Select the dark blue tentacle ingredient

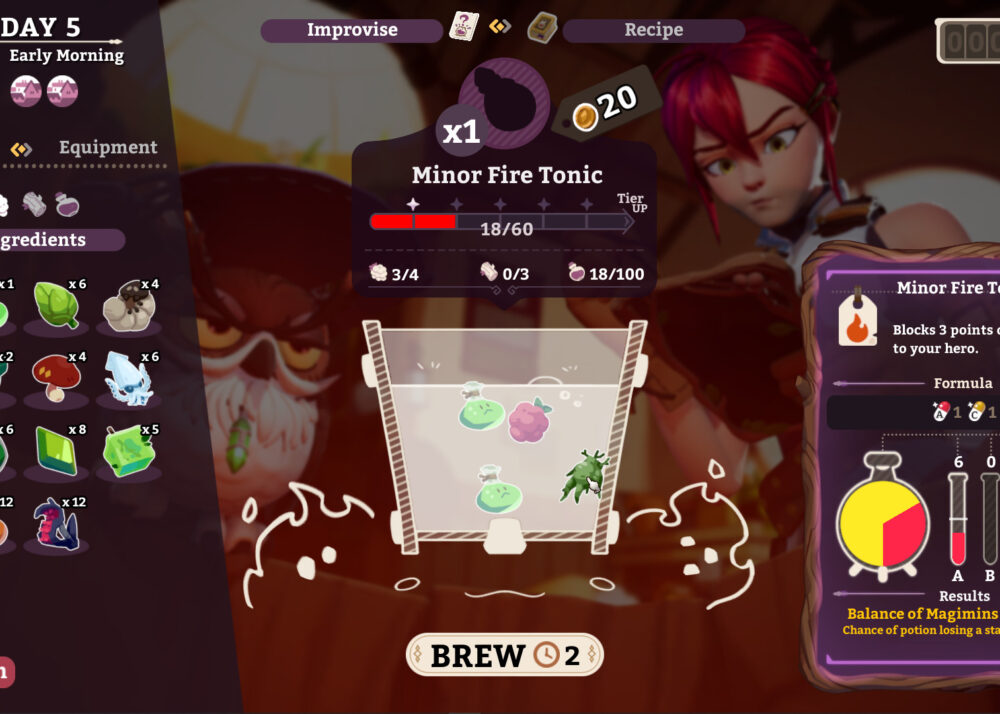(x=56, y=523)
